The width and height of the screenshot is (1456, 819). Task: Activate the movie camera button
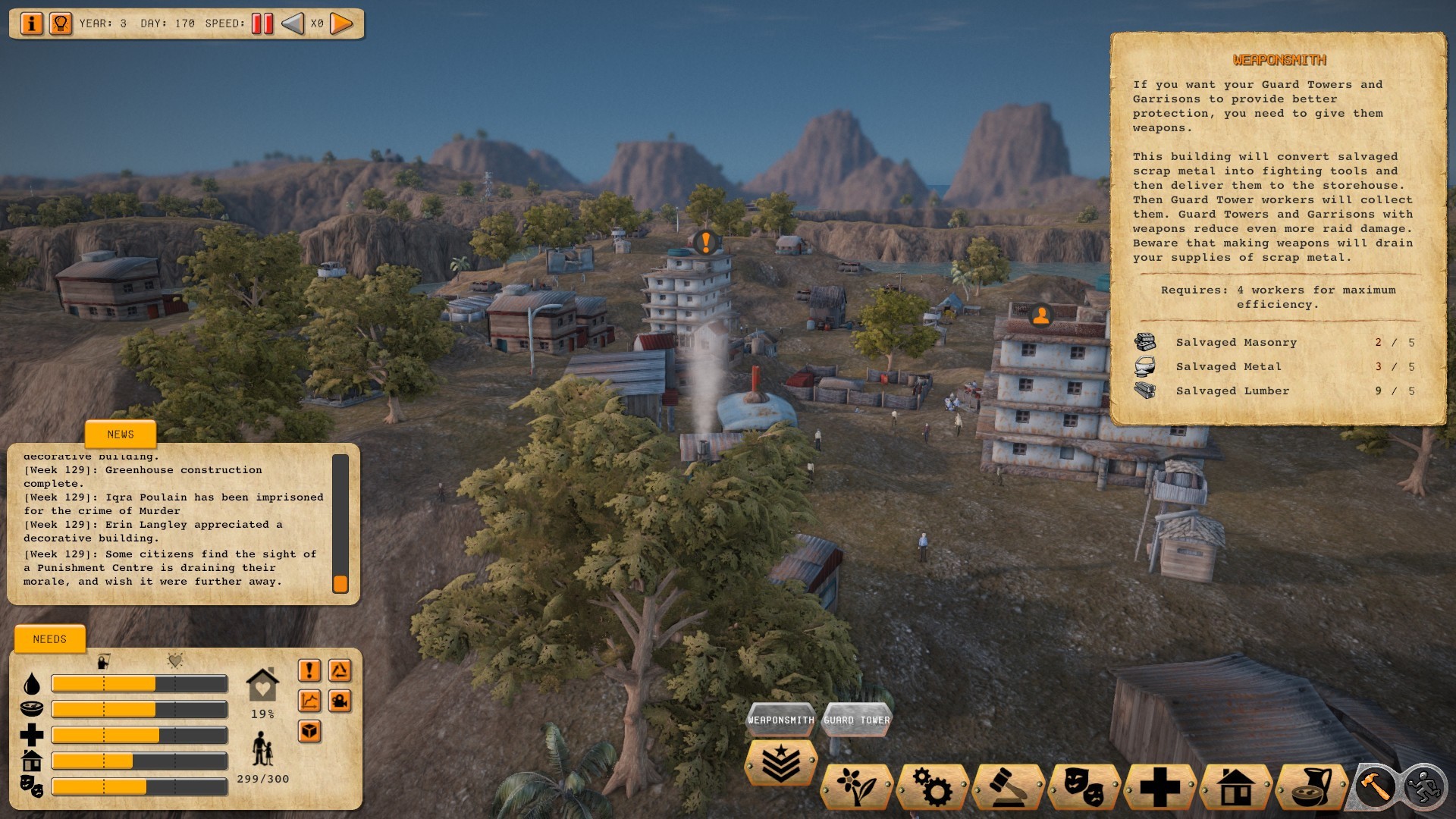tap(340, 701)
